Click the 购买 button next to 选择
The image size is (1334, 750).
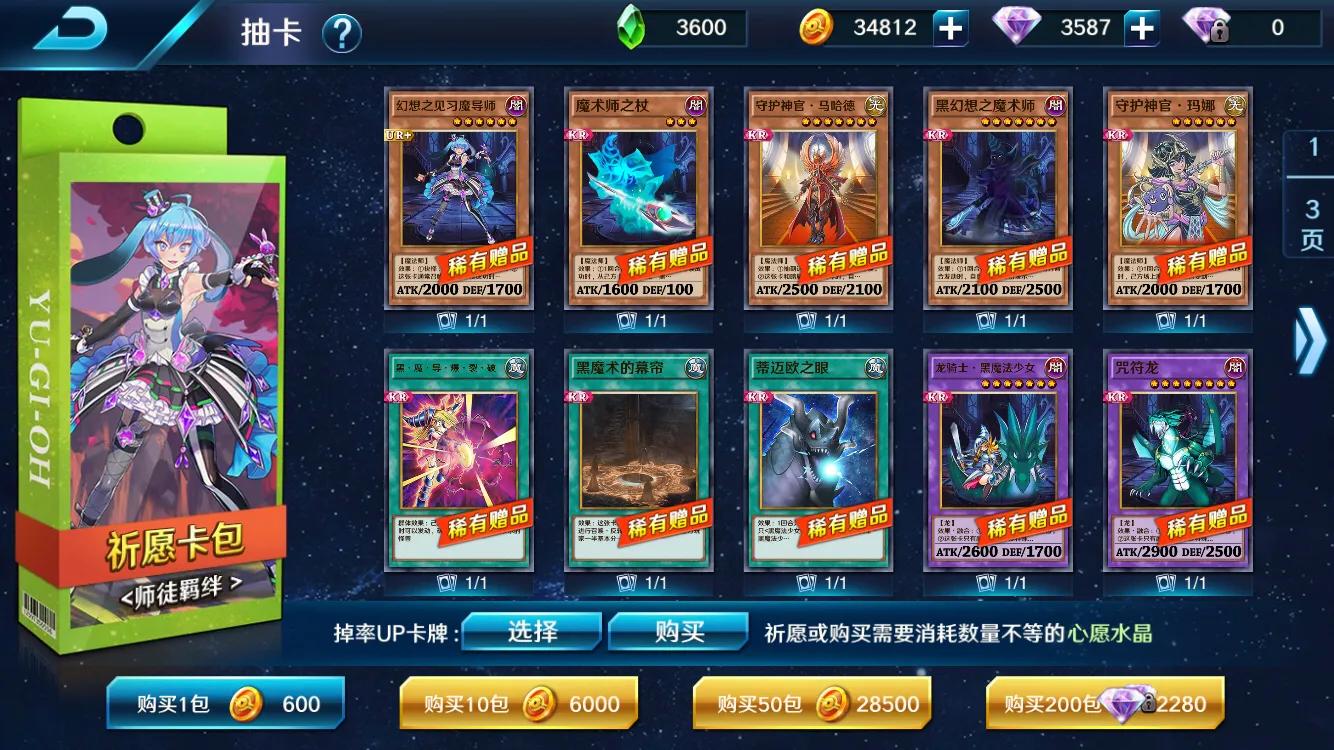(677, 632)
